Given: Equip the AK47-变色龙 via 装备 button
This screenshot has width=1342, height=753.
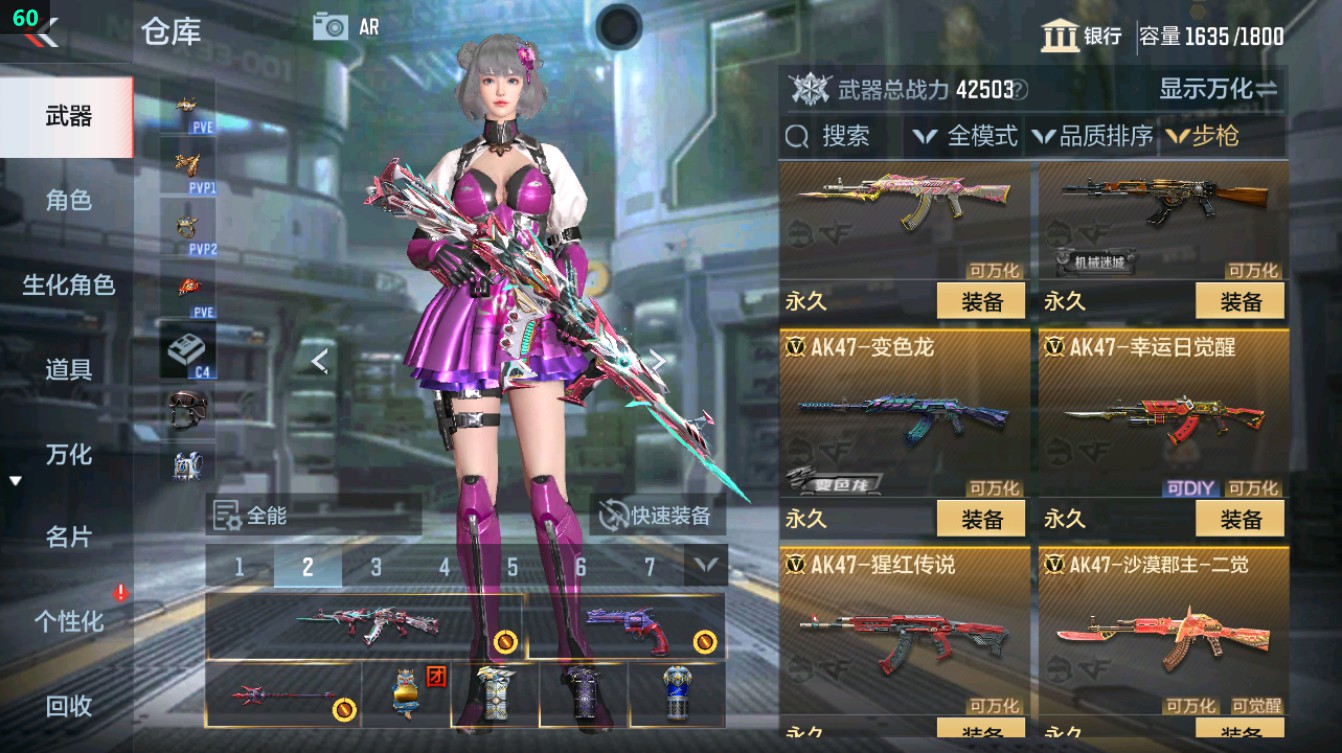Looking at the screenshot, I should tap(981, 518).
